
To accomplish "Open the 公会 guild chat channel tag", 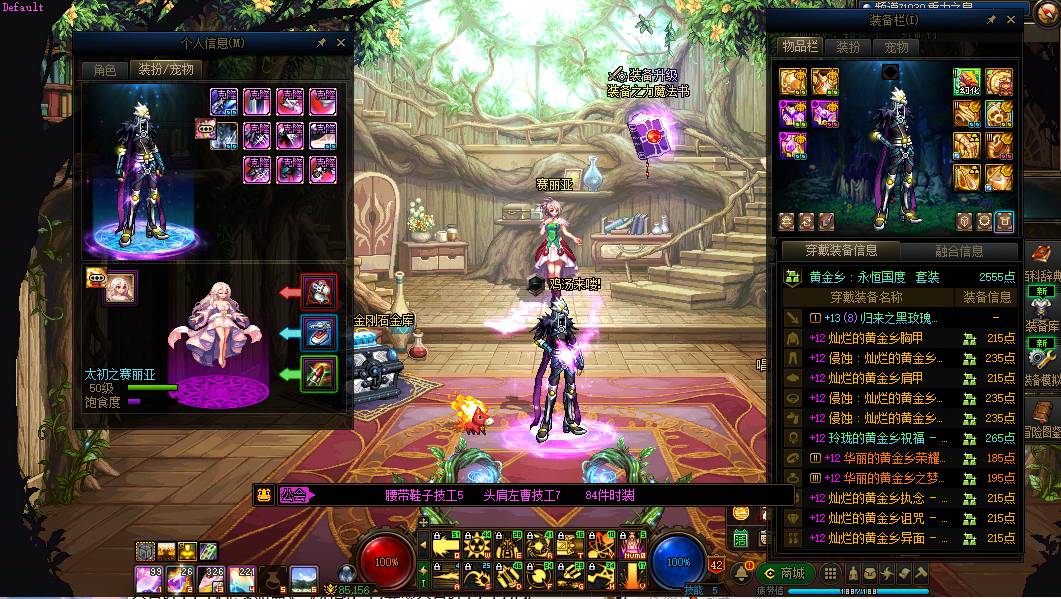I will tap(297, 494).
